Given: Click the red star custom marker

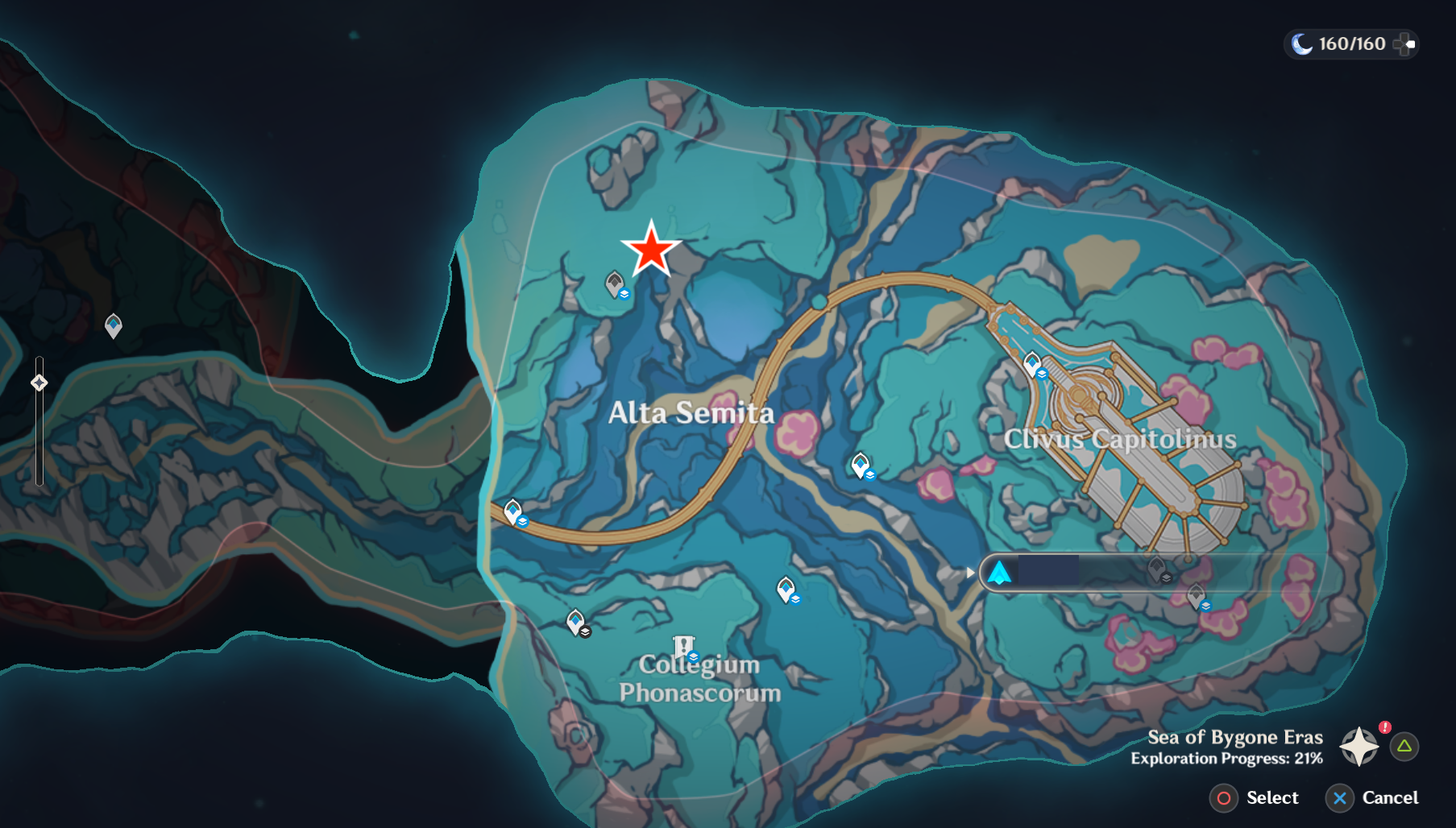Looking at the screenshot, I should point(651,250).
